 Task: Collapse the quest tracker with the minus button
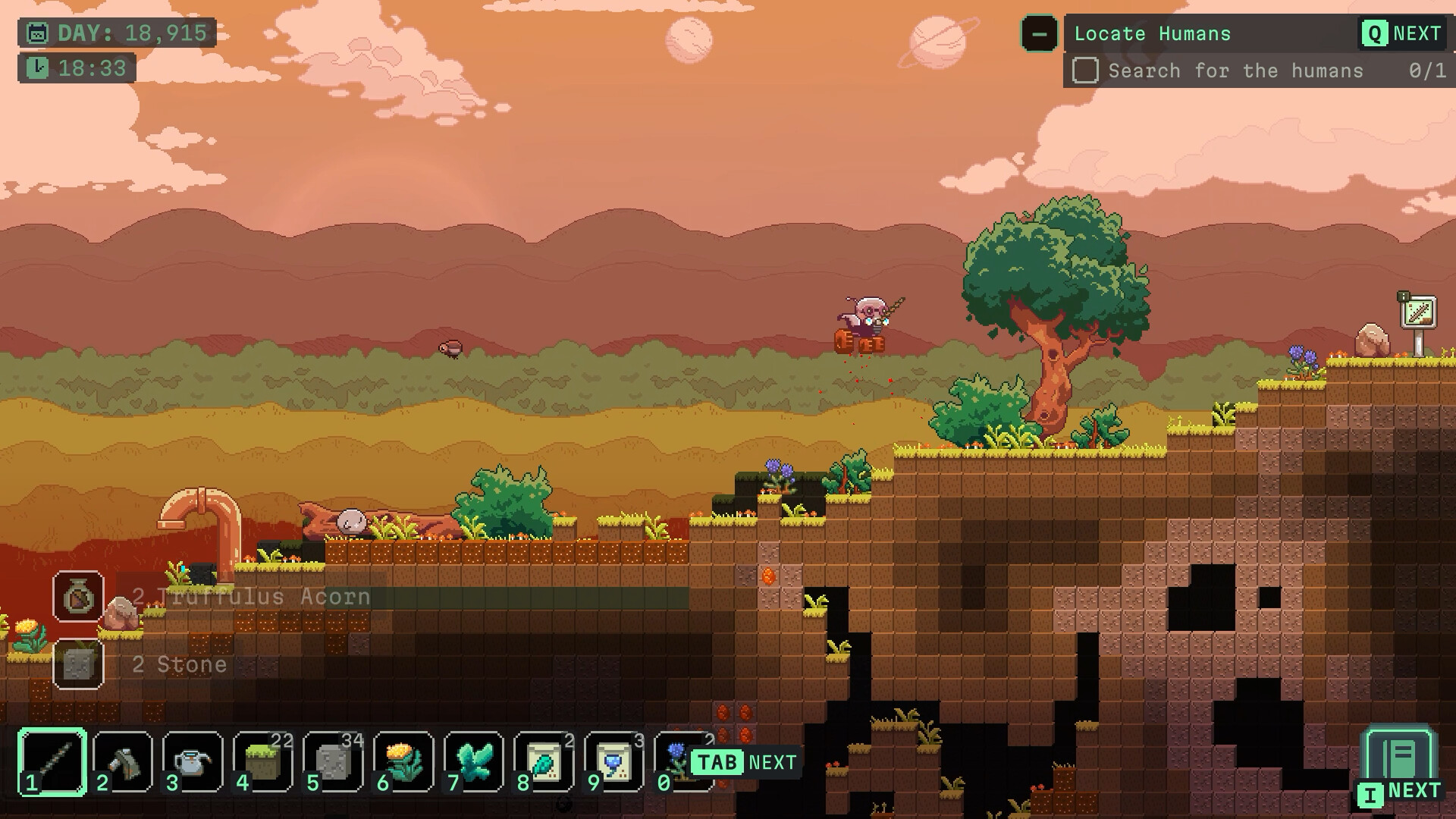[1039, 34]
